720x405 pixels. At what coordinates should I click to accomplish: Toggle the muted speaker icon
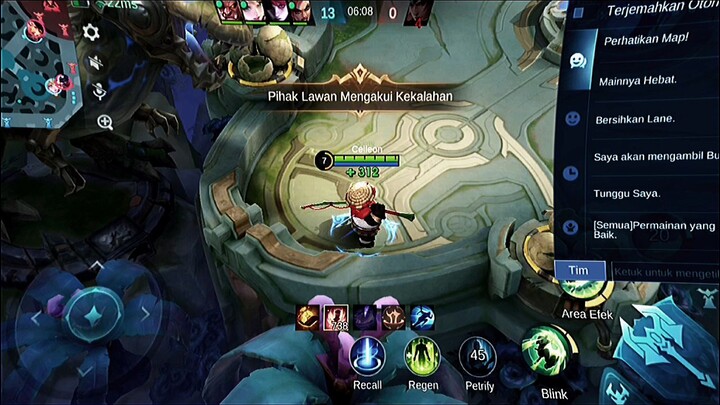(96, 62)
